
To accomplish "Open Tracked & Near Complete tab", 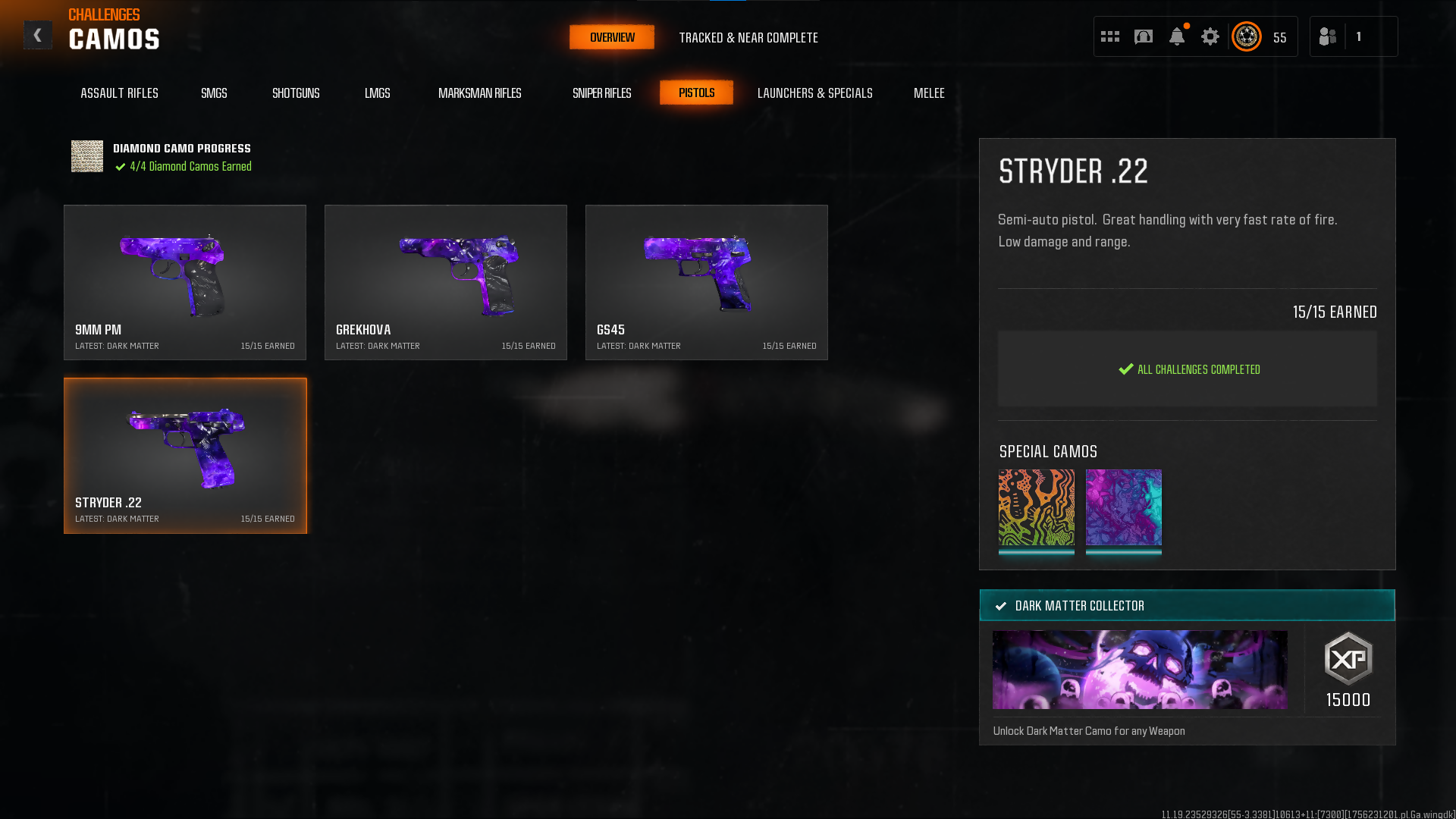I will point(748,37).
